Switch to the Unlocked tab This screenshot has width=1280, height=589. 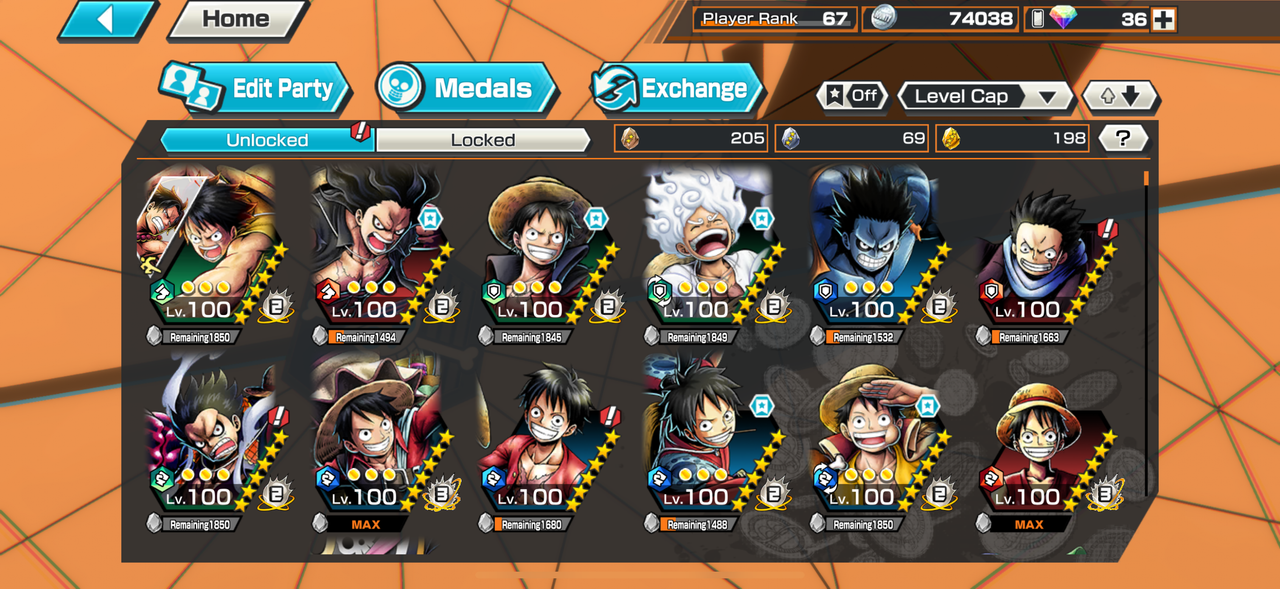[267, 140]
